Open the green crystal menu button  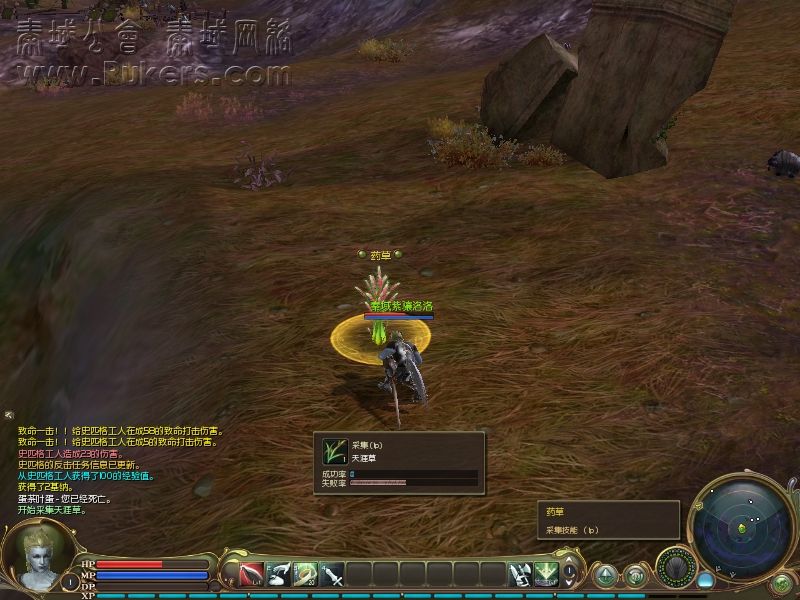pos(606,576)
